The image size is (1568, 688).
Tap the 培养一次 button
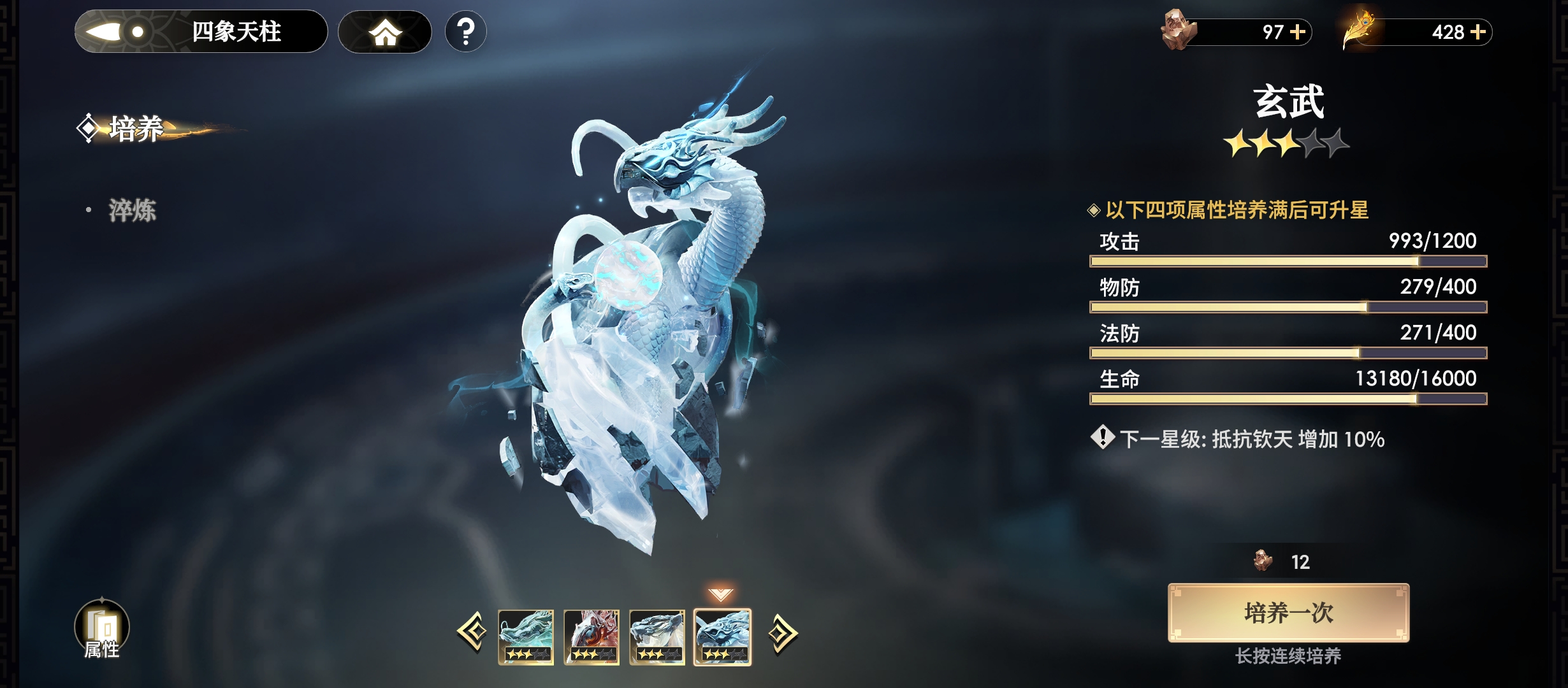click(x=1288, y=613)
